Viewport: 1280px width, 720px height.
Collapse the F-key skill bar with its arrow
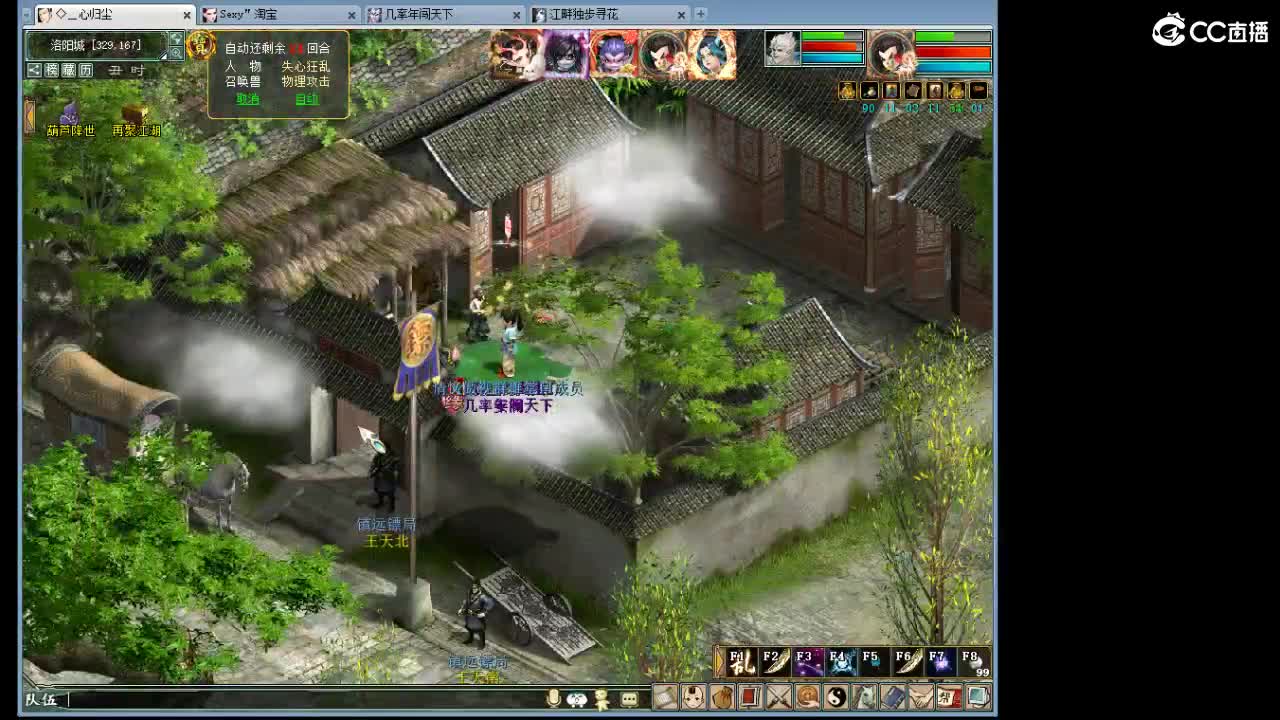[718, 660]
